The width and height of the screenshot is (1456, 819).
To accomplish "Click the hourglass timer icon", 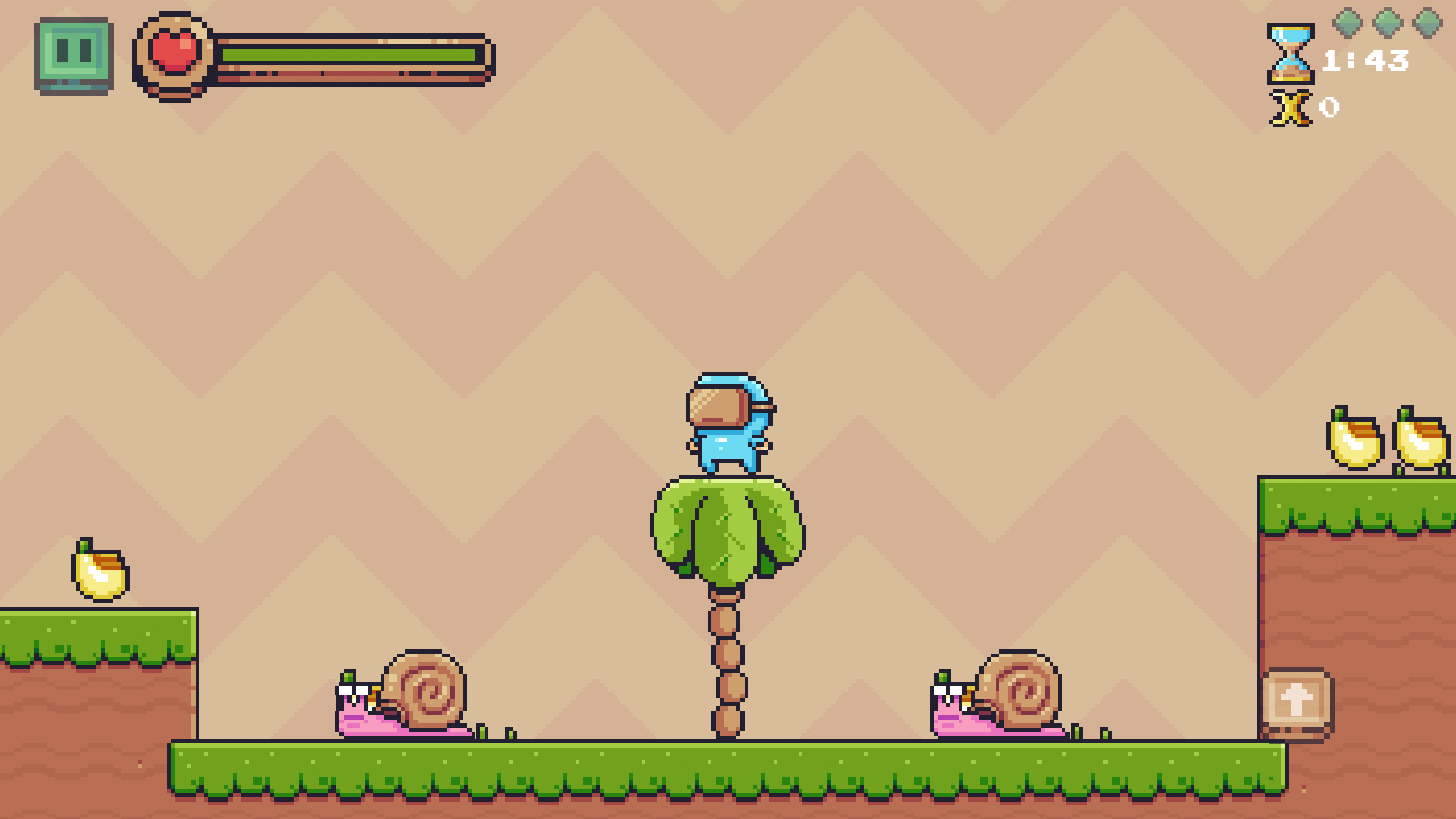I will tap(1290, 55).
